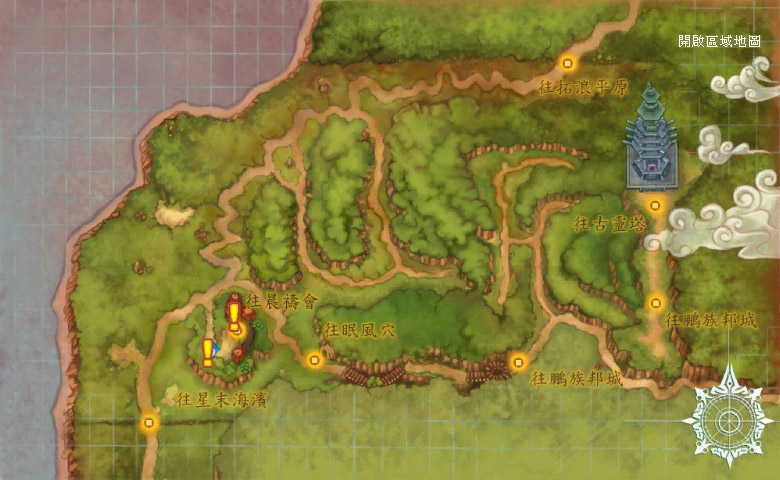Choose the 往古靈塔 portal marker
The image size is (780, 480).
655,205
